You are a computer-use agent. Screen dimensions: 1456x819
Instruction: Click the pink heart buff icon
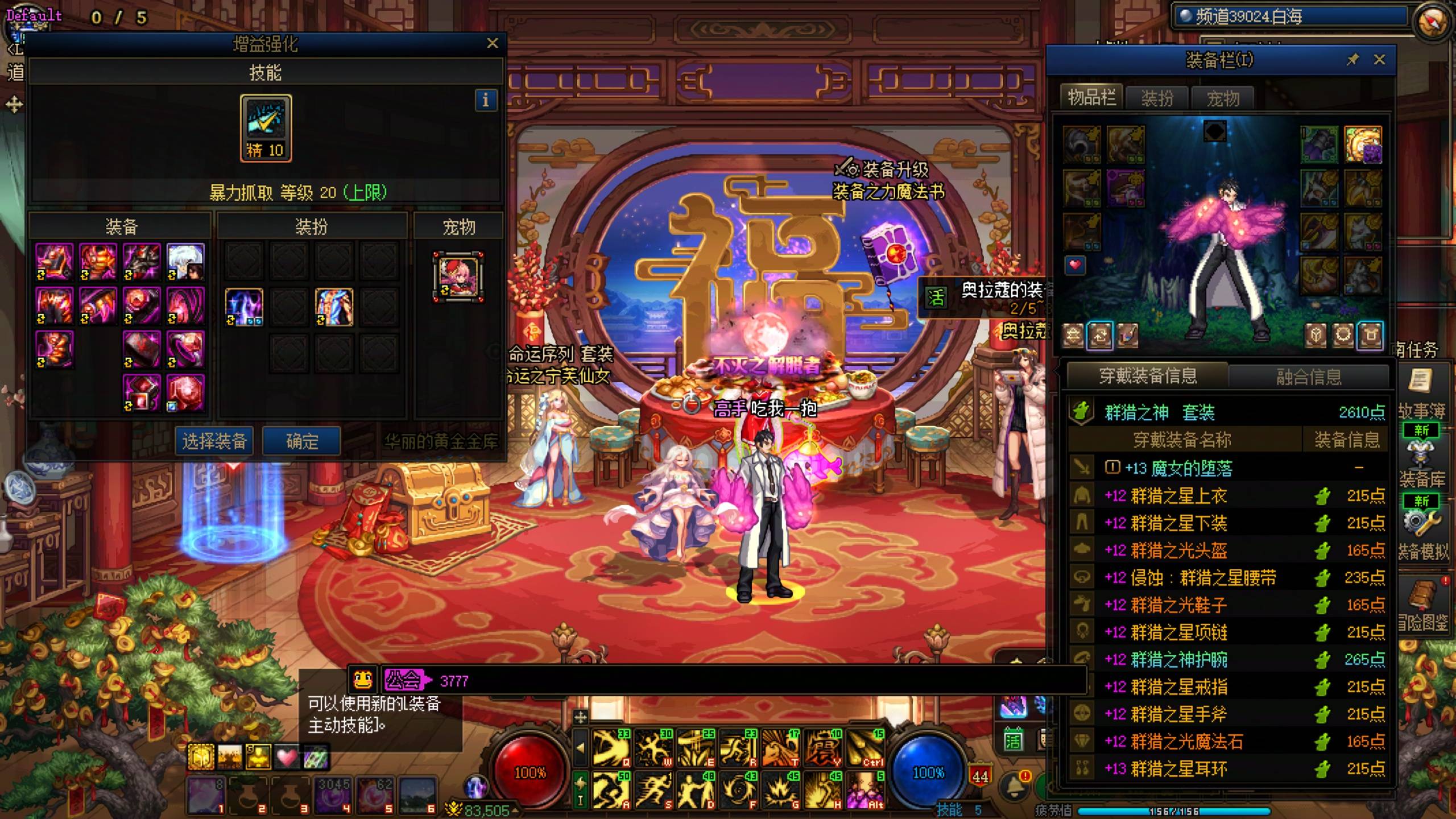coord(286,757)
